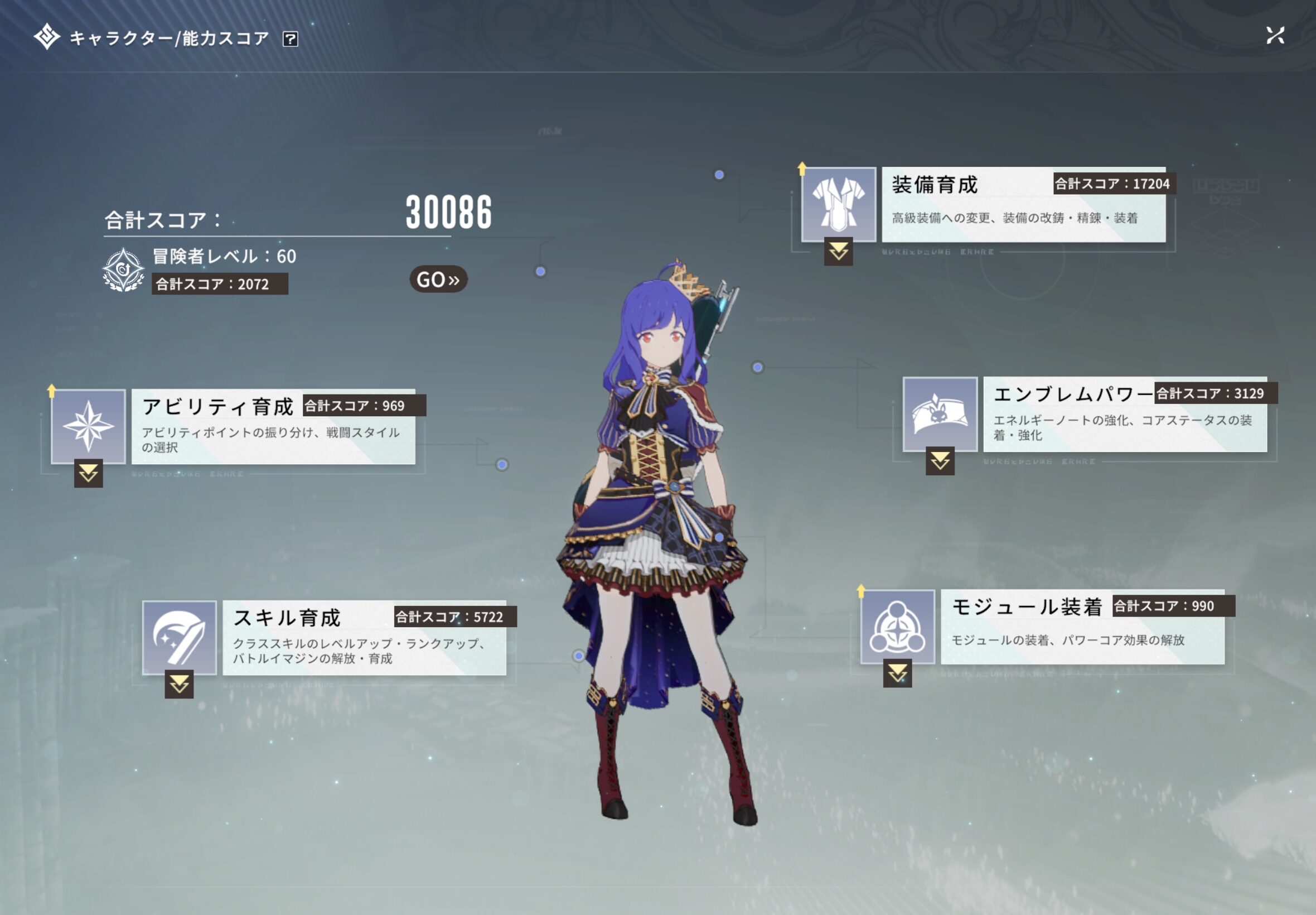This screenshot has height=915, width=1316.
Task: Open the 装備育成 equipment panel
Action: click(1023, 205)
